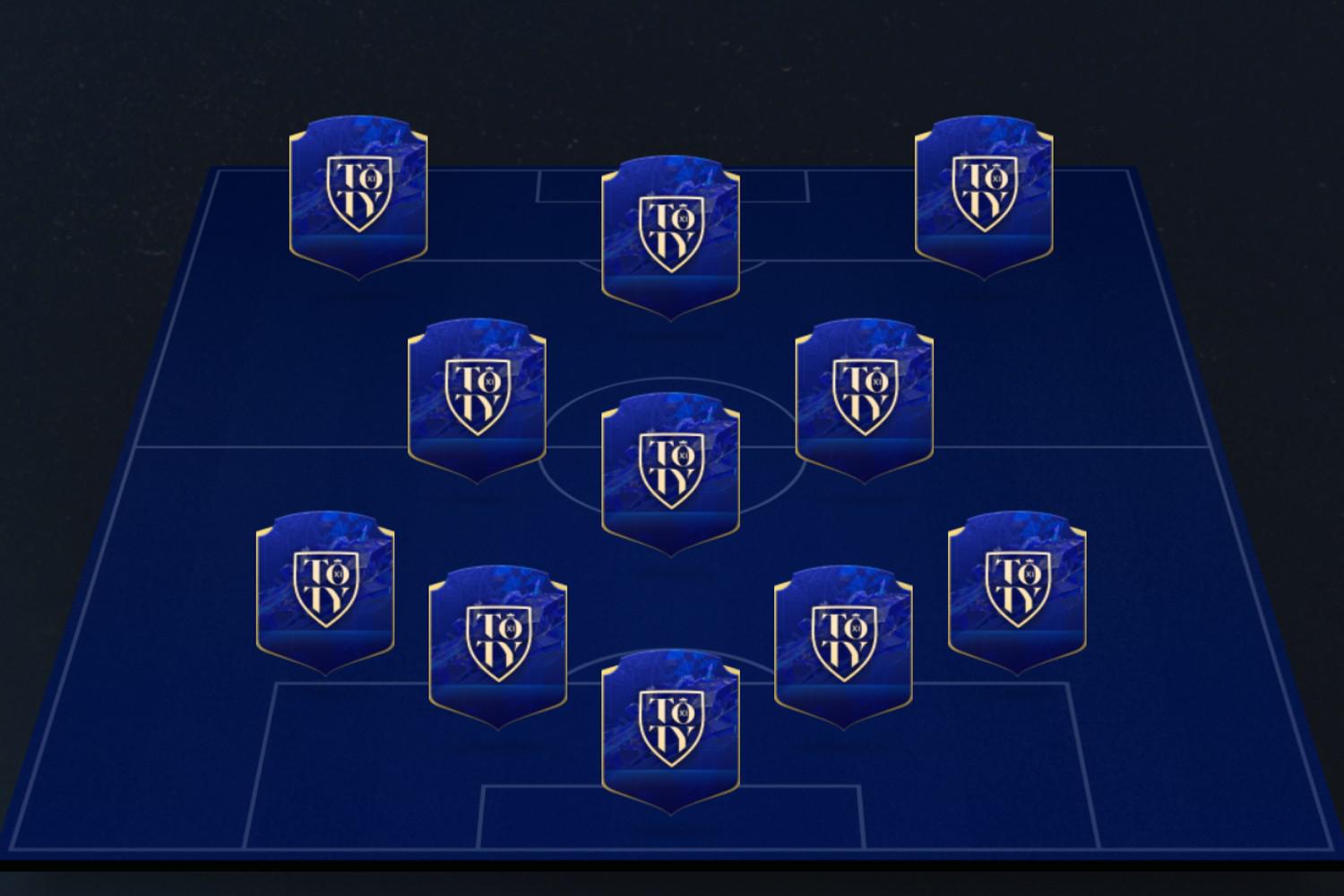Select the striker card at the top center
Screen dimensions: 1344x896
point(672,228)
